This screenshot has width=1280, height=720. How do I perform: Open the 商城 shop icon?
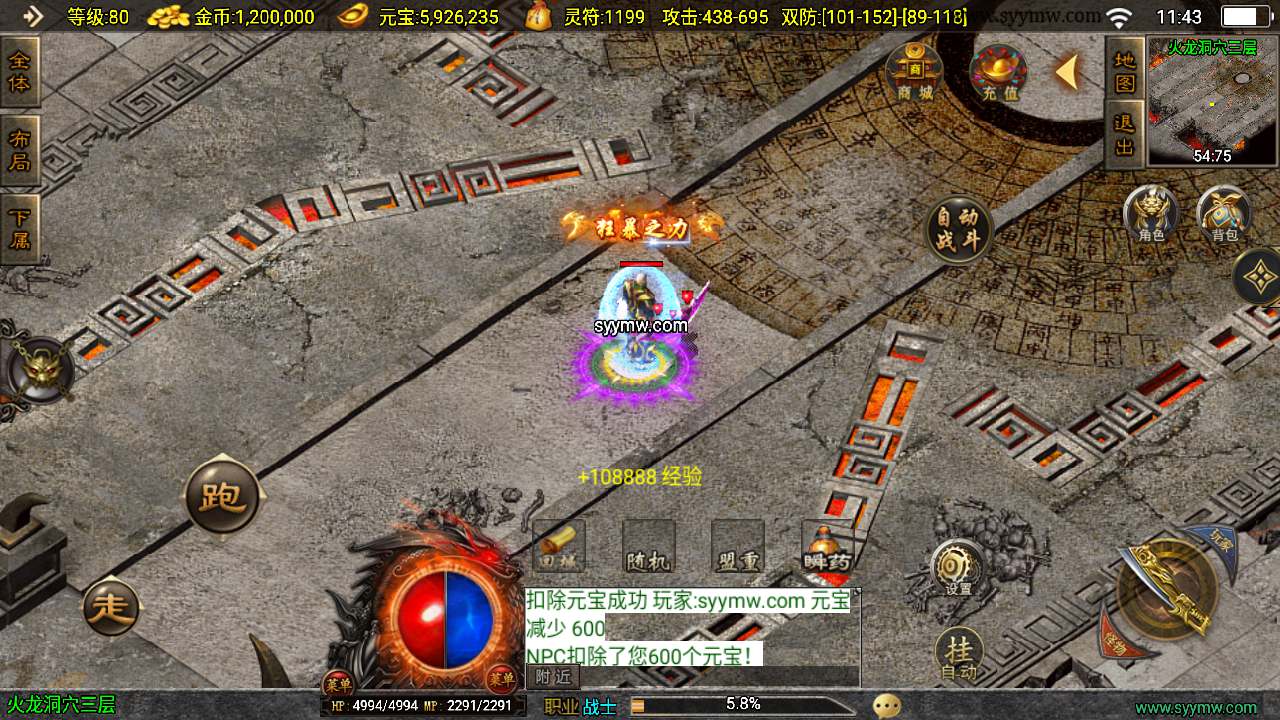point(914,71)
